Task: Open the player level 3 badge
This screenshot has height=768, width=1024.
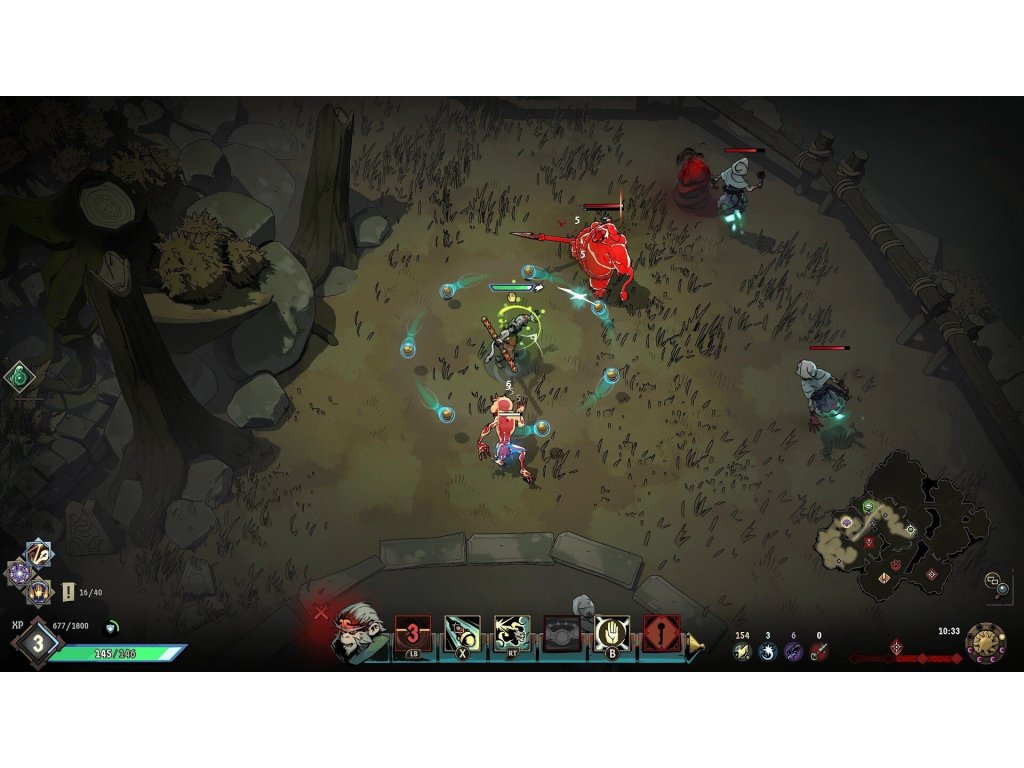Action: coord(37,643)
